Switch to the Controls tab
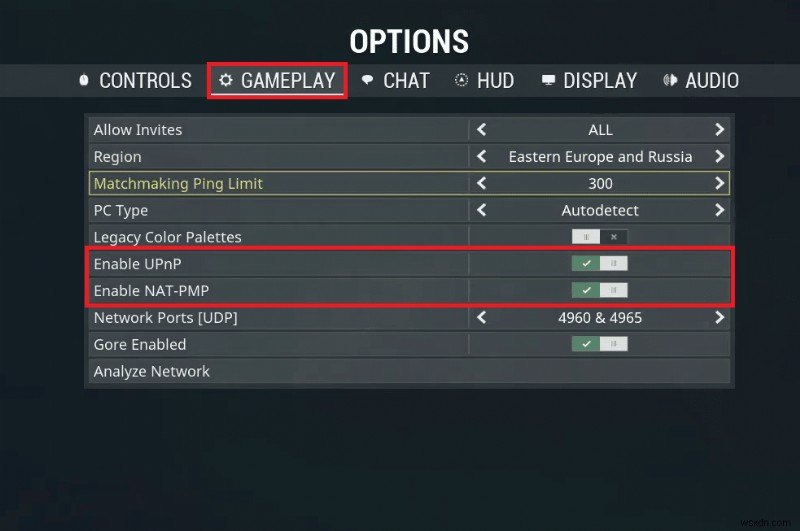The image size is (800, 531). tap(135, 81)
